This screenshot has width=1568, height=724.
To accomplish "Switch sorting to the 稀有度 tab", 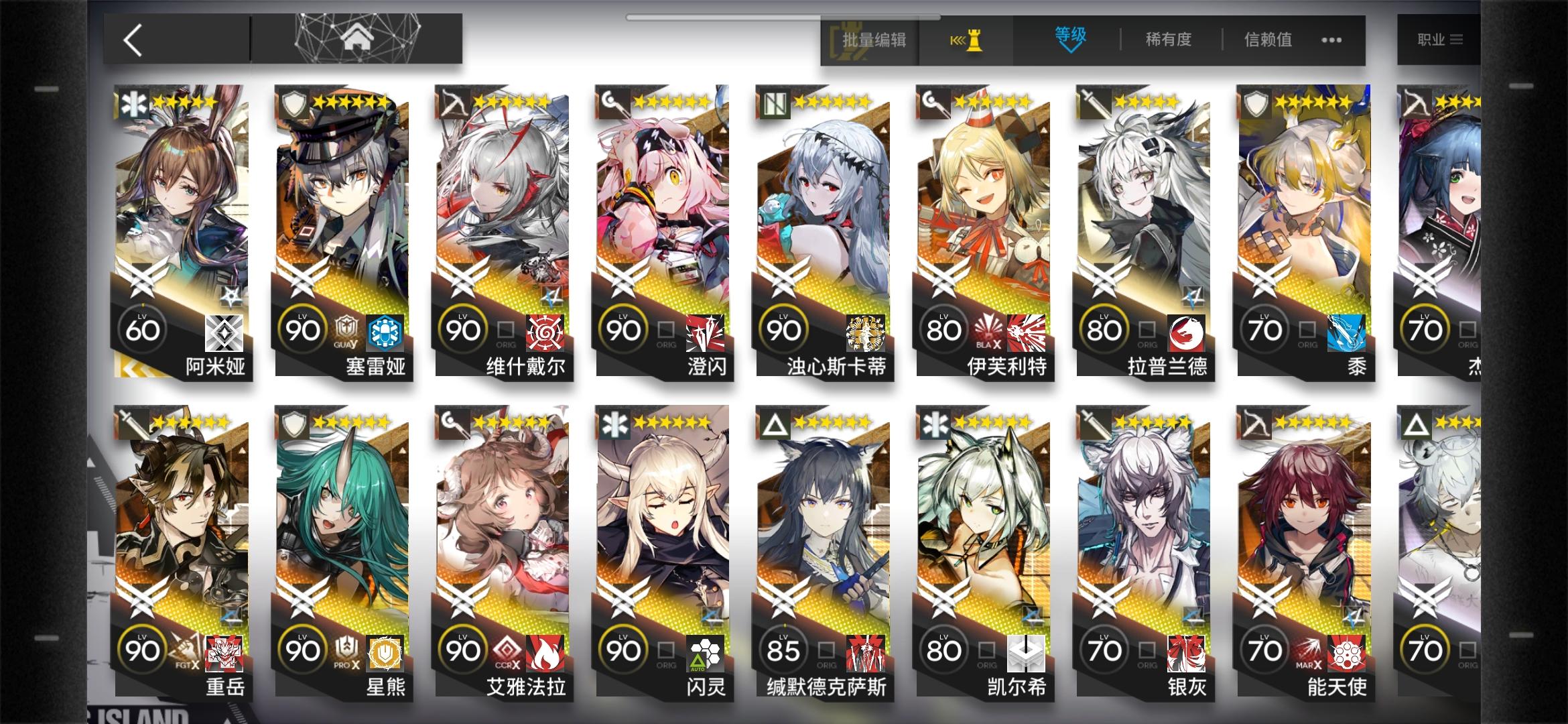I will [x=1167, y=40].
